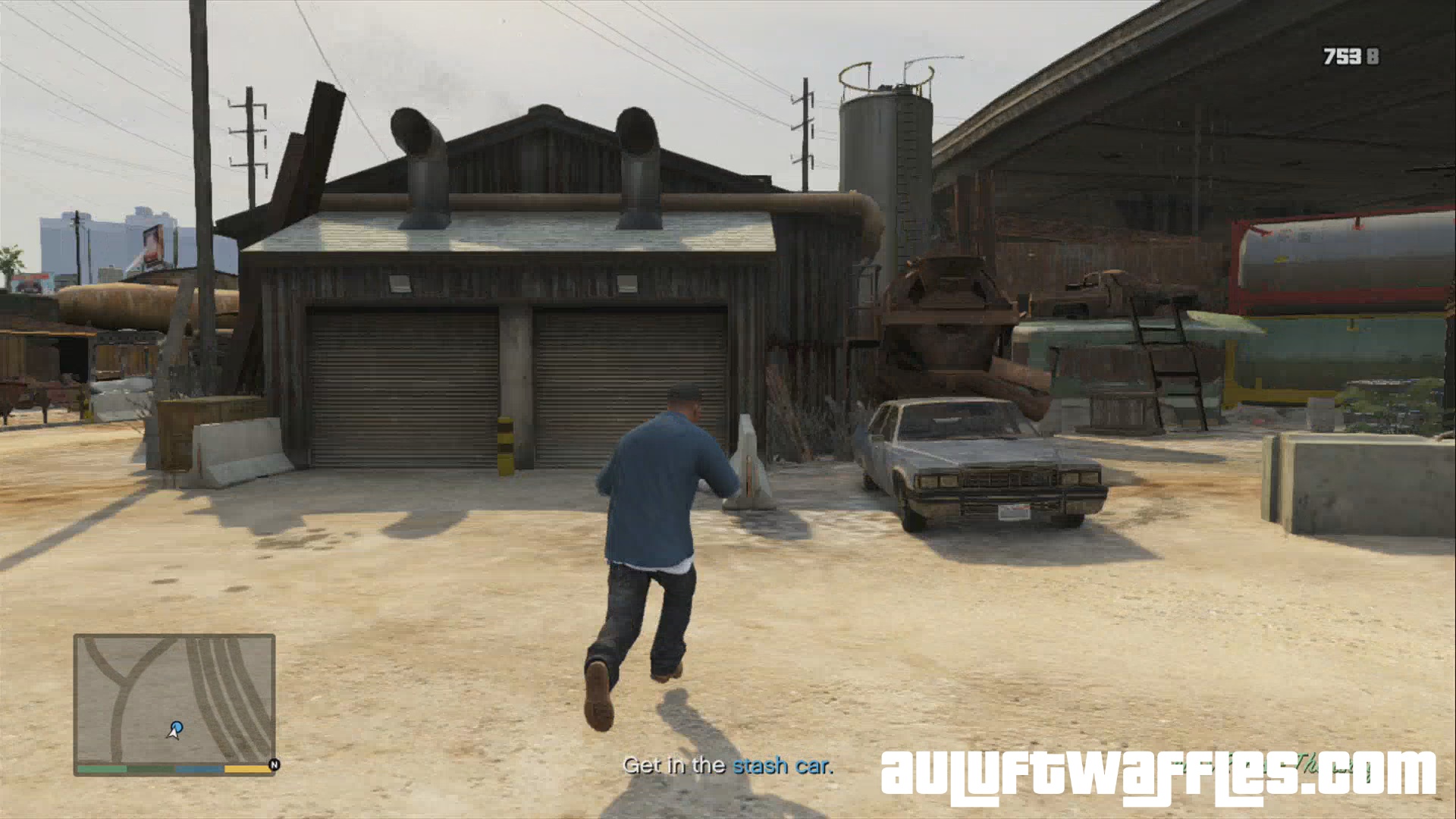1456x819 pixels.
Task: Click the dark green segment of the health bar
Action: tap(150, 769)
